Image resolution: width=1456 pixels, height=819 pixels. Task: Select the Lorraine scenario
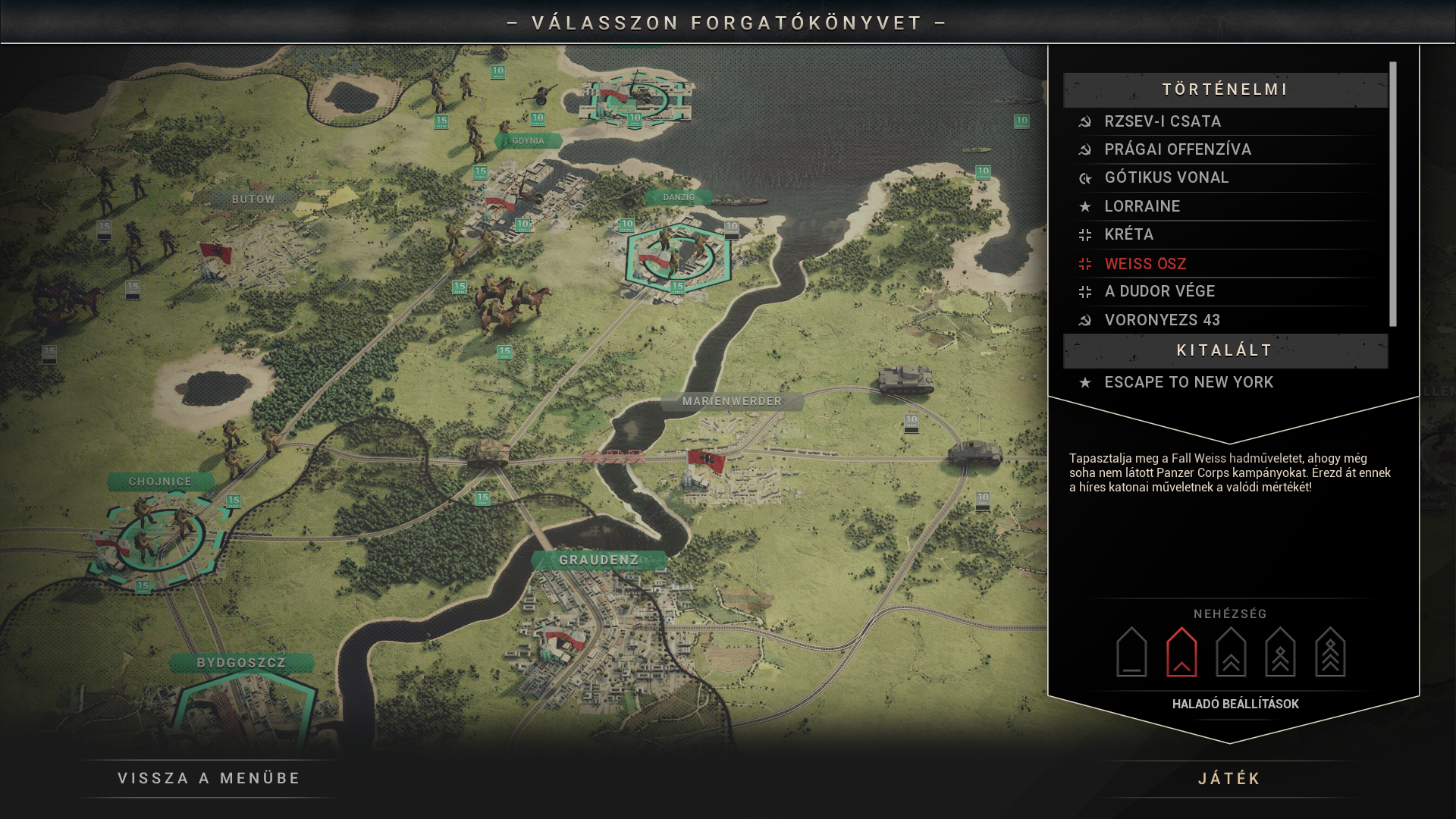click(x=1142, y=206)
